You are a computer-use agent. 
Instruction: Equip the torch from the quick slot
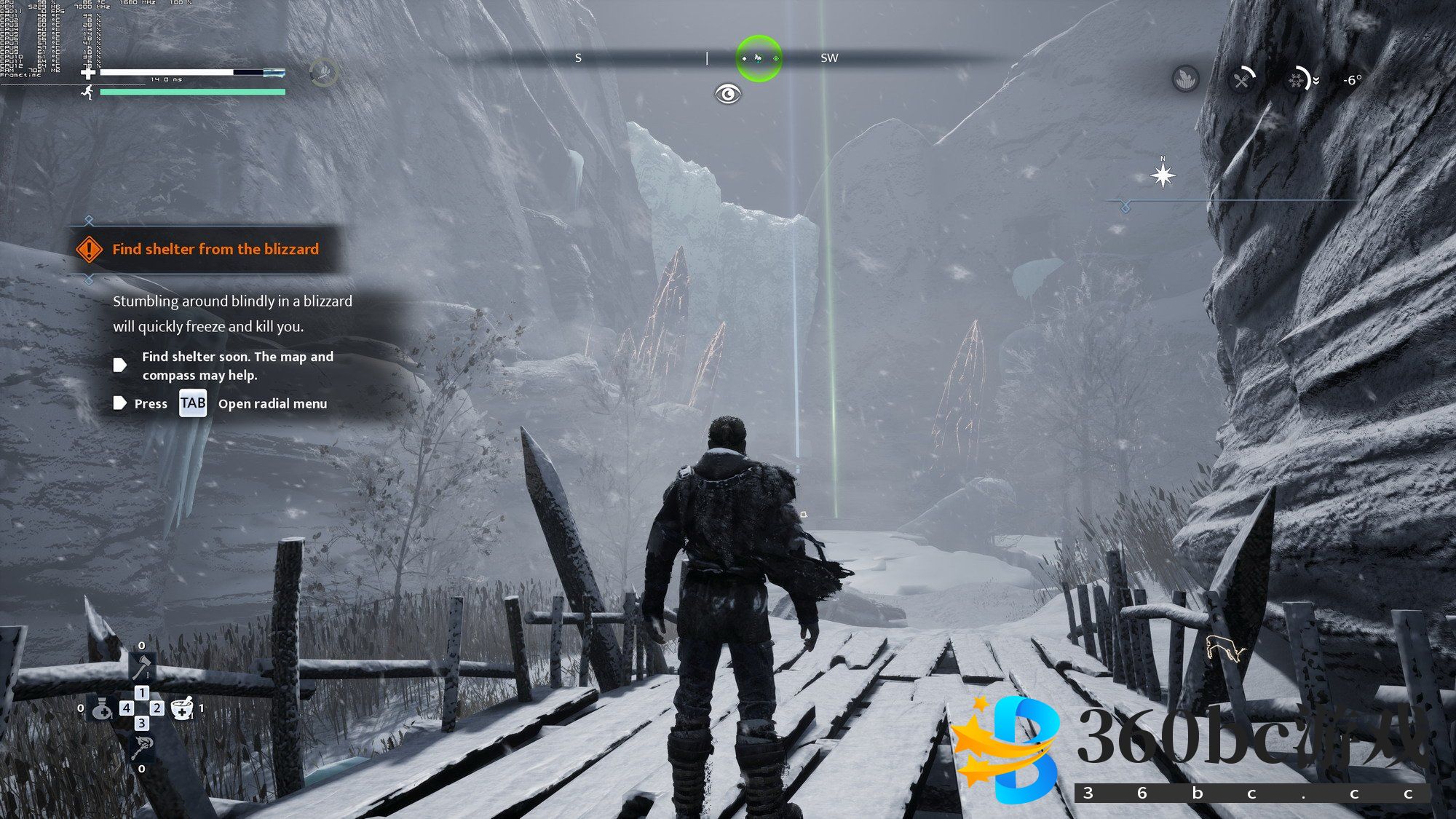[x=141, y=747]
